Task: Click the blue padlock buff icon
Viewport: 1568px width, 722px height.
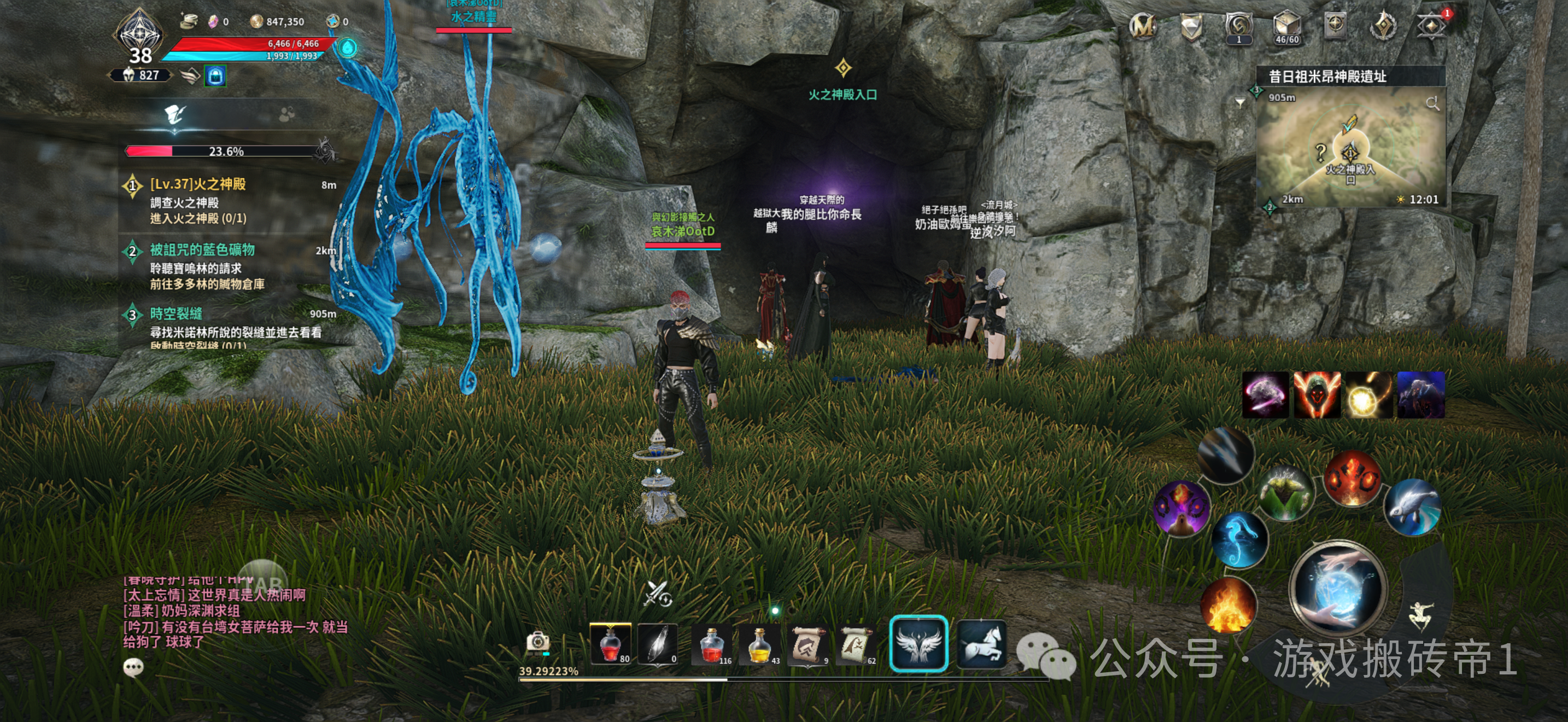Action: pyautogui.click(x=215, y=76)
